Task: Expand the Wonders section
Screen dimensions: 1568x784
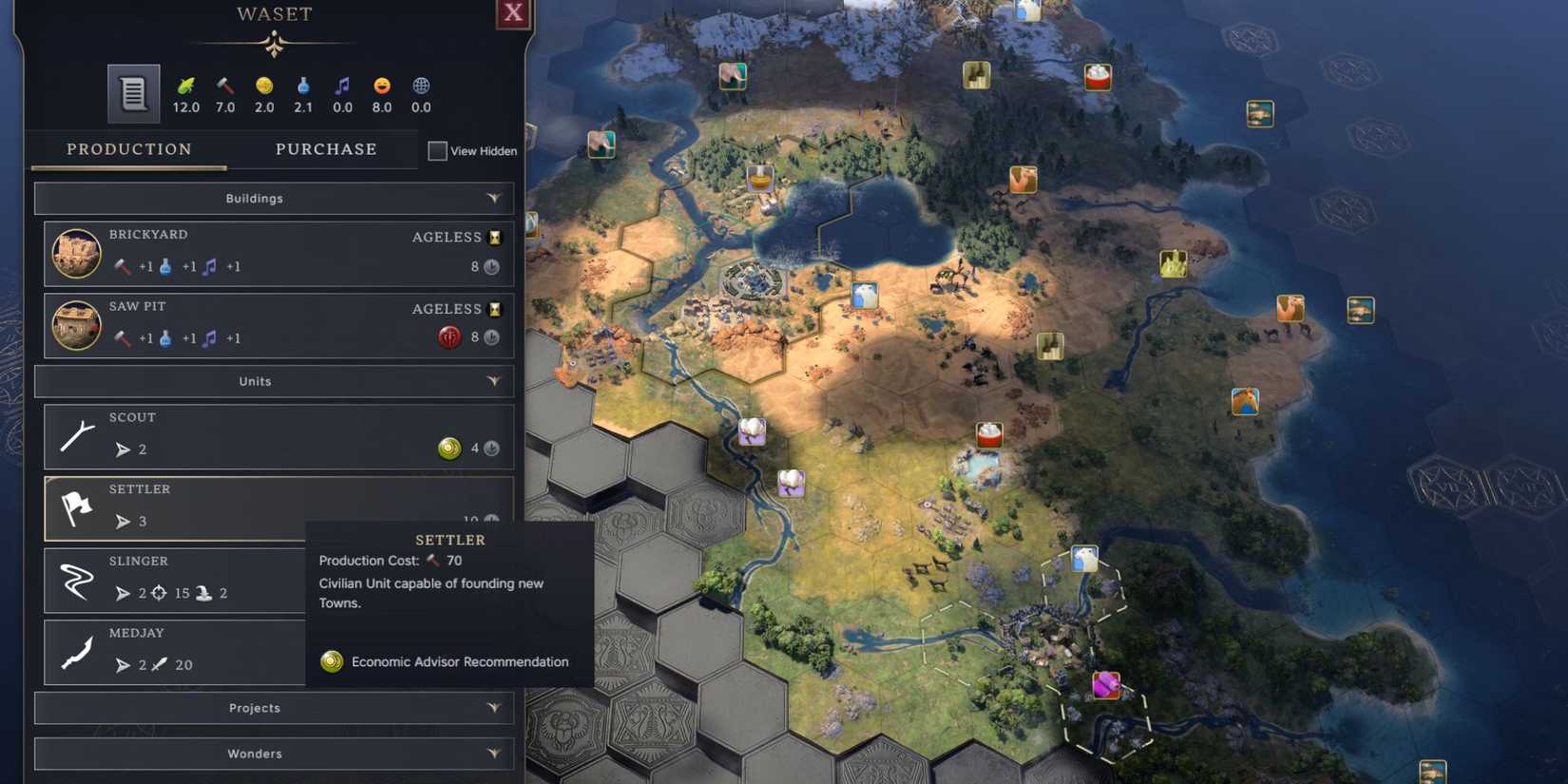Action: [493, 753]
